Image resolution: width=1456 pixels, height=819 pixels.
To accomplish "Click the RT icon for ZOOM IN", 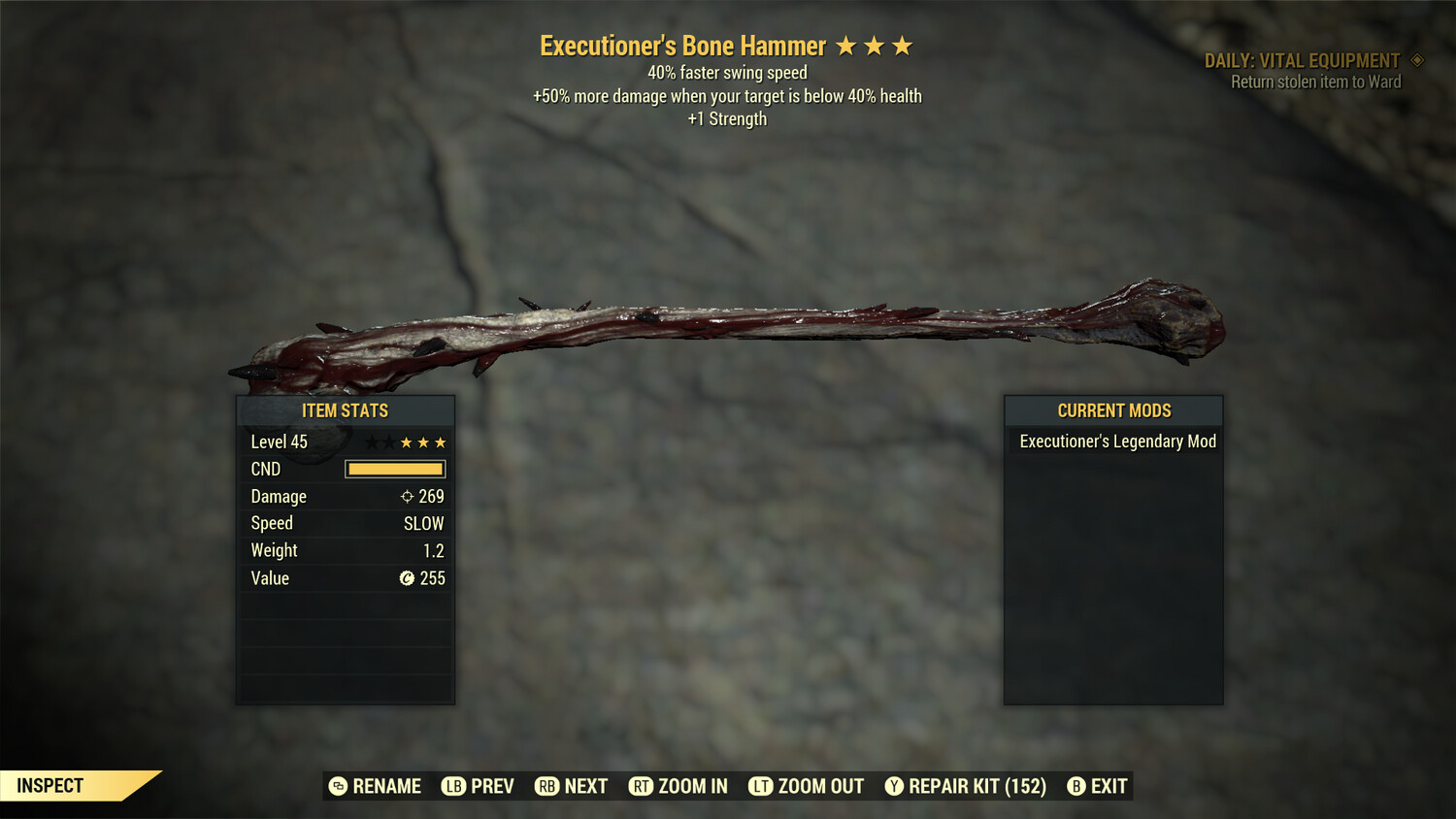I will tap(642, 786).
